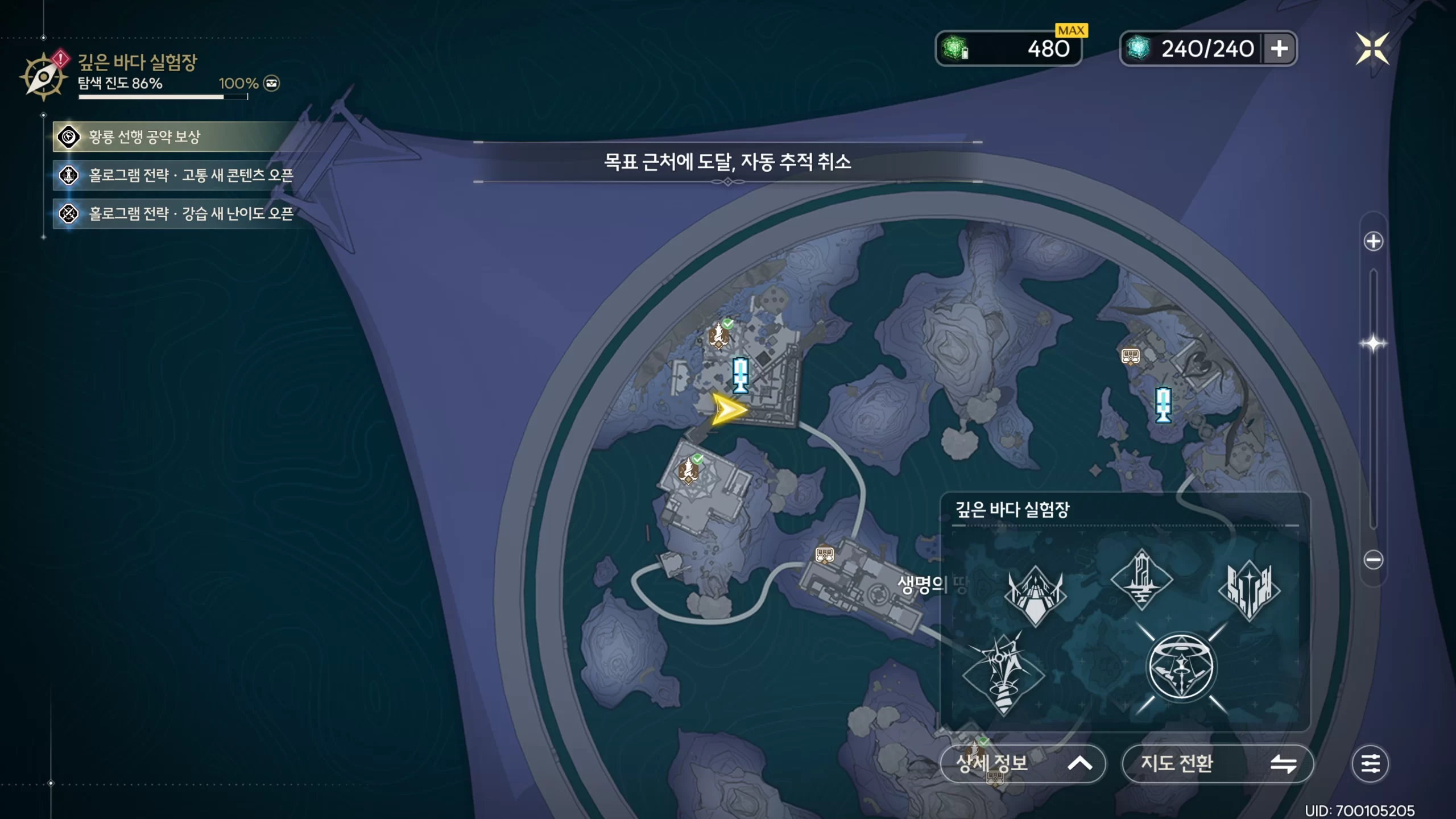The height and width of the screenshot is (819, 1456).
Task: Open 홀로그램 전략 · 고통 새 콘텐츠 오픈
Action: tap(176, 175)
